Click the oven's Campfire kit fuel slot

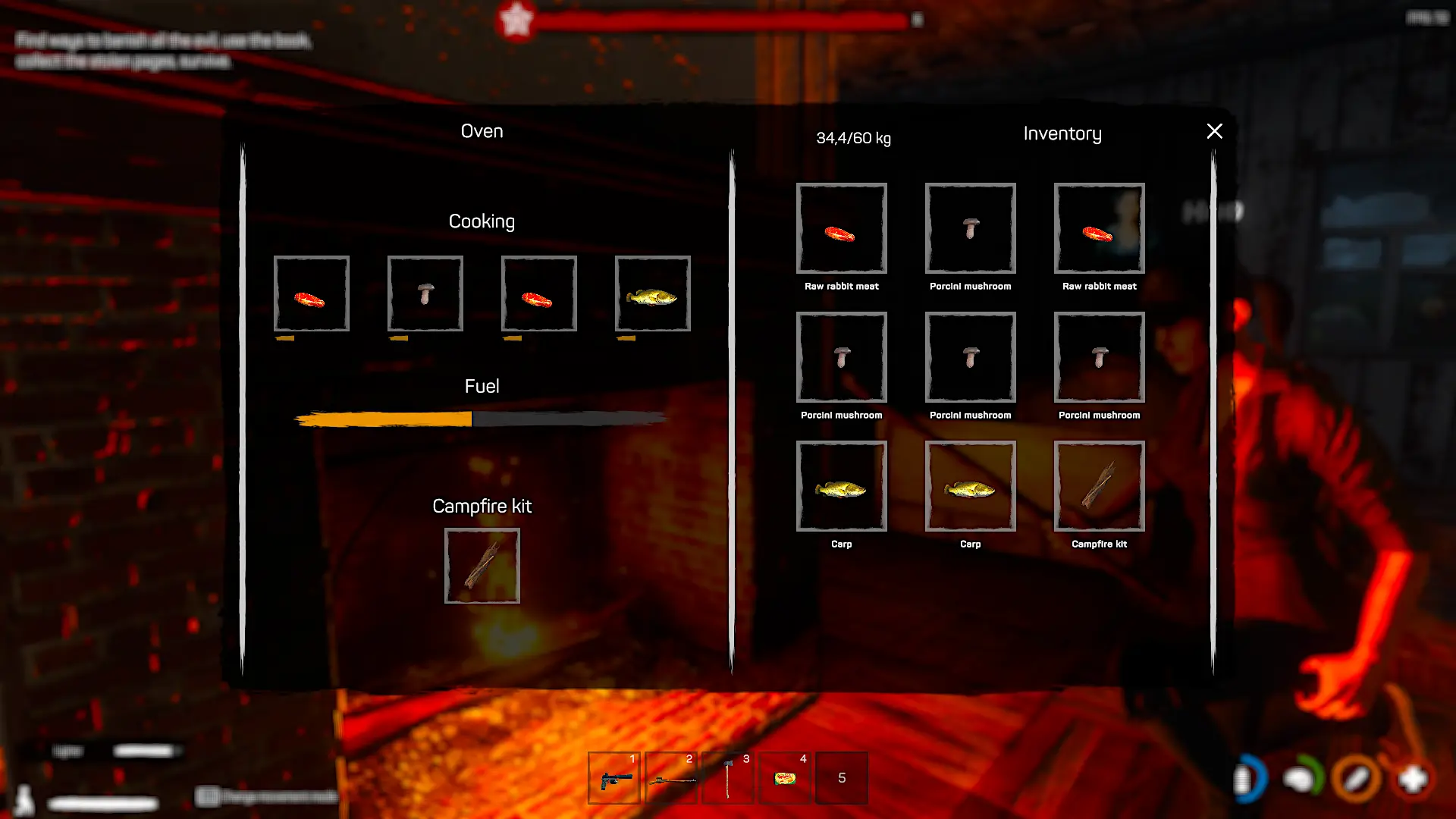point(482,566)
